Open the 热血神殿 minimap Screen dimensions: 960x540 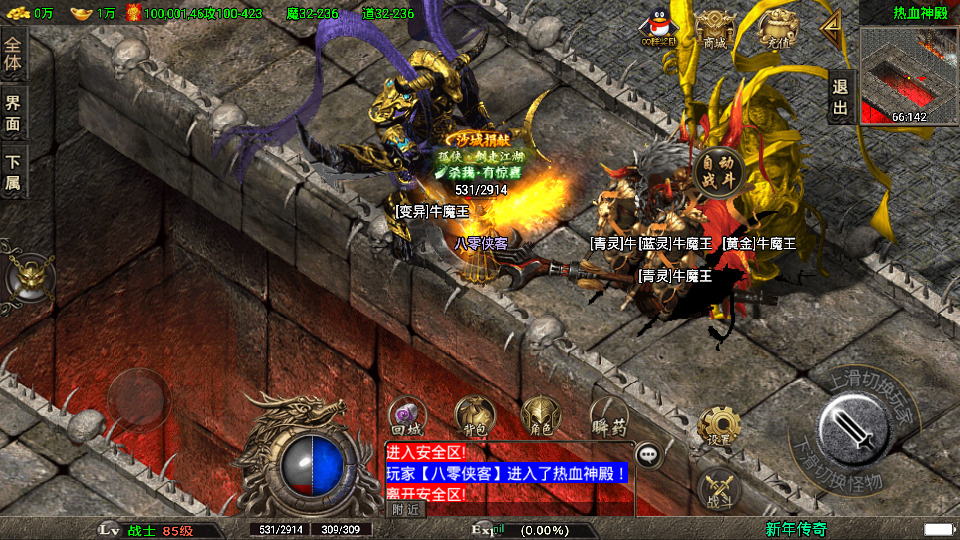(909, 76)
